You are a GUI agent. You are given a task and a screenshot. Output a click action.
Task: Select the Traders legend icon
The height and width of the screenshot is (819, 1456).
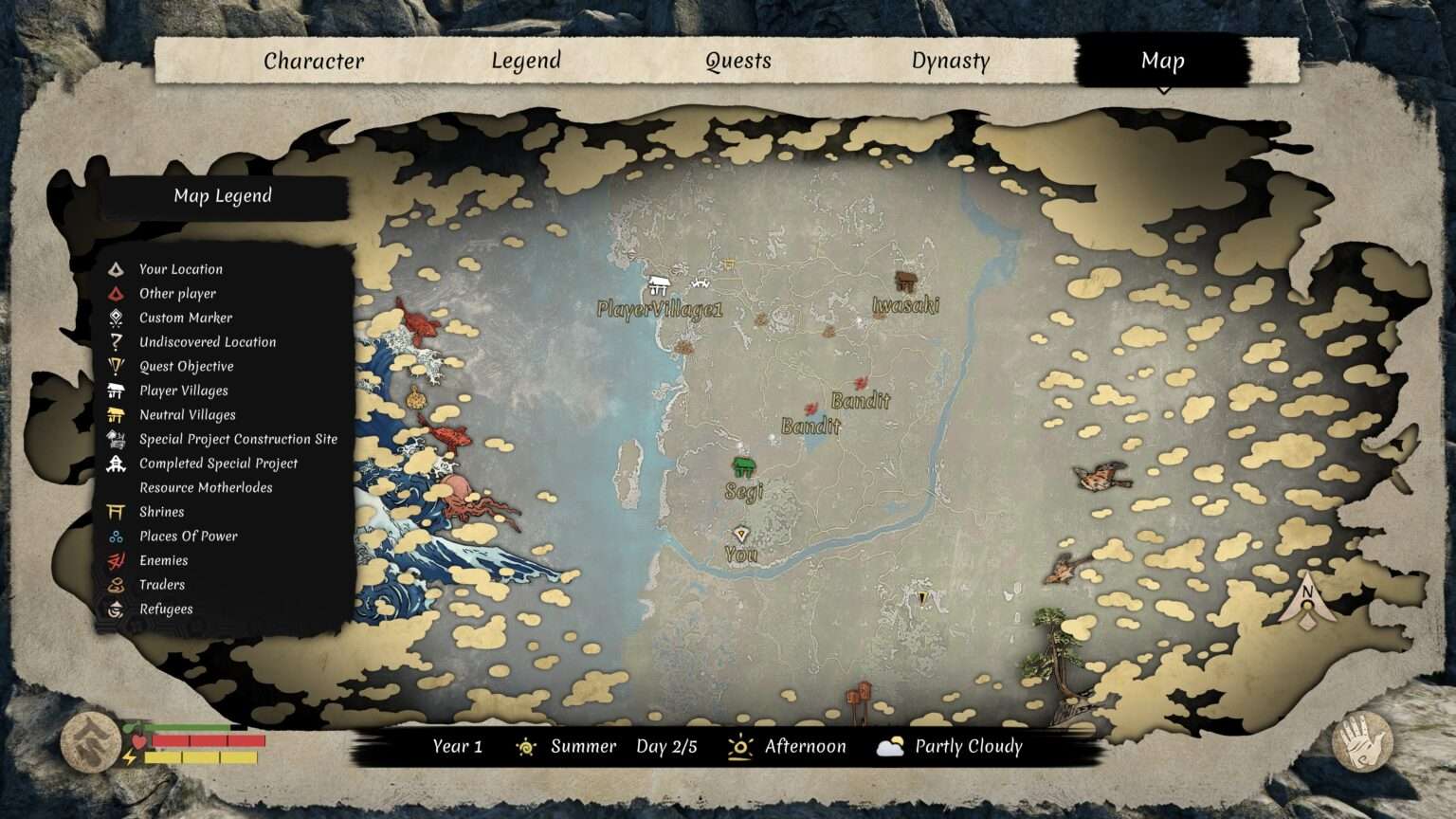click(x=116, y=585)
